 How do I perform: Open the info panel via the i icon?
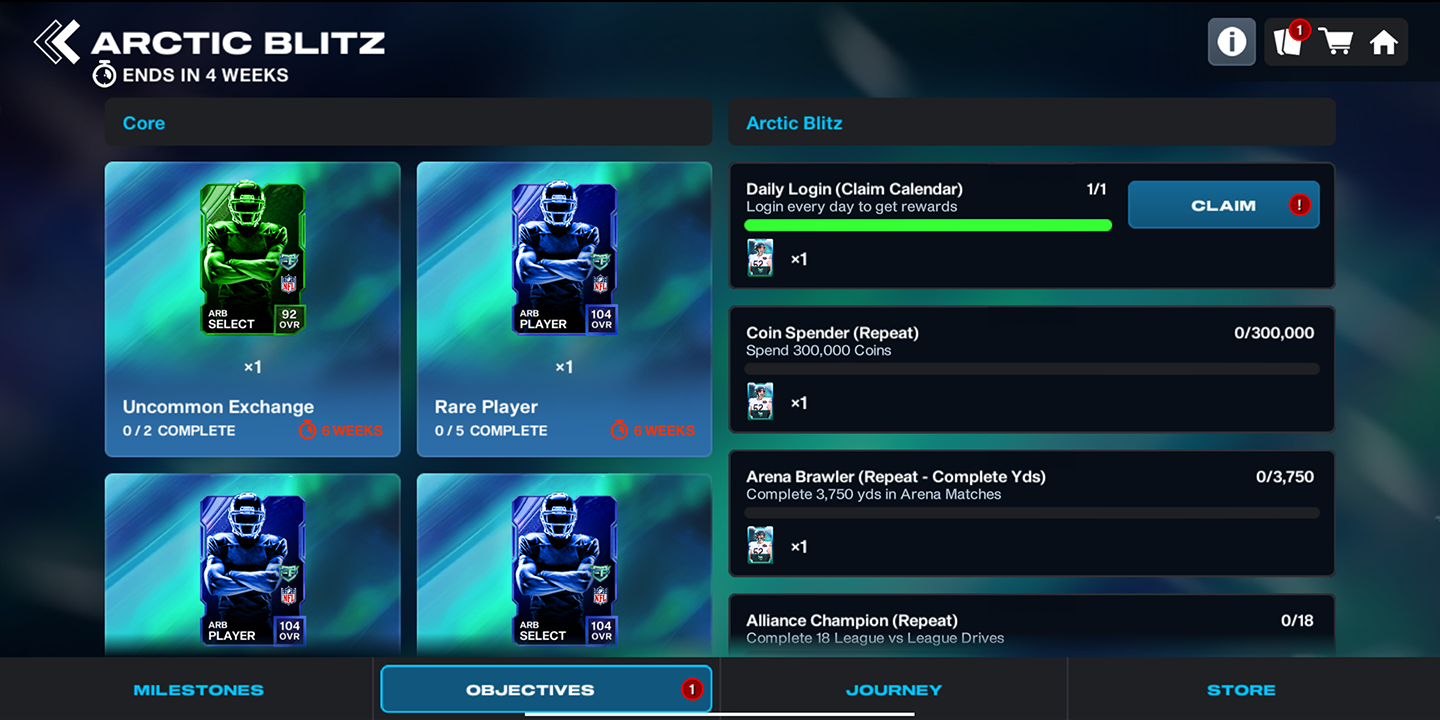click(x=1231, y=41)
